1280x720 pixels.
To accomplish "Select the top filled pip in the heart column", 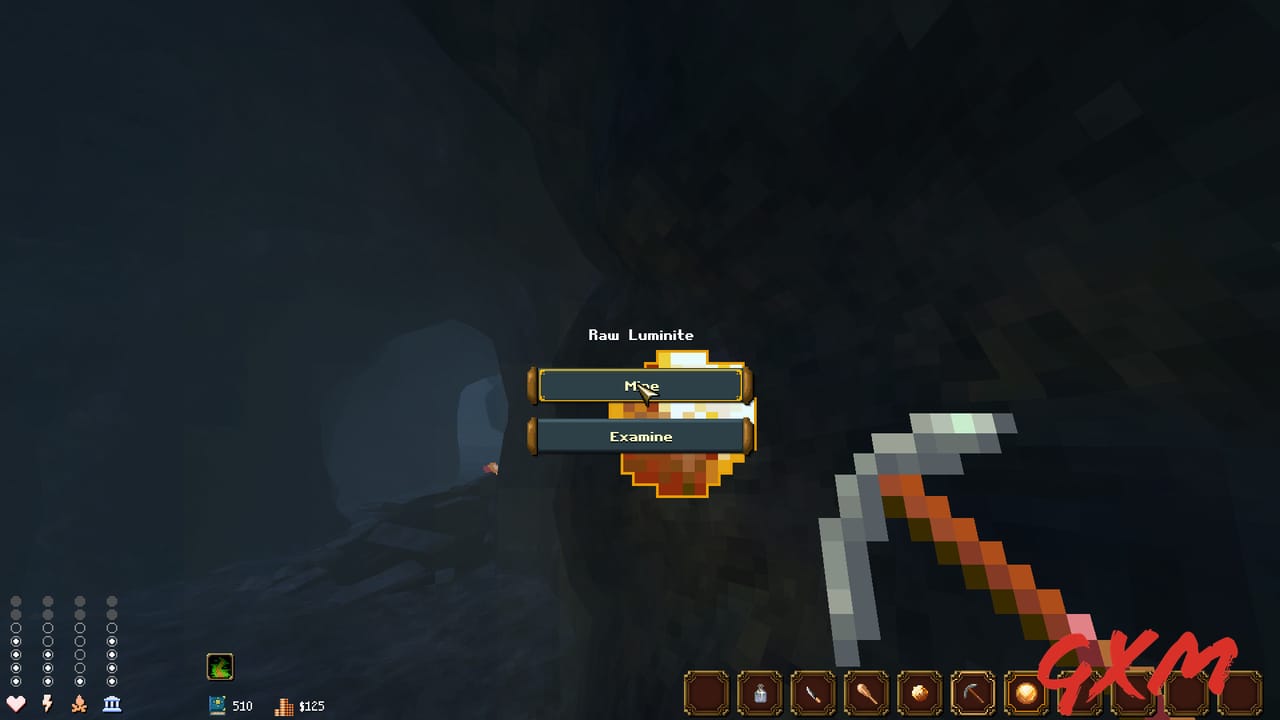I will [x=16, y=641].
